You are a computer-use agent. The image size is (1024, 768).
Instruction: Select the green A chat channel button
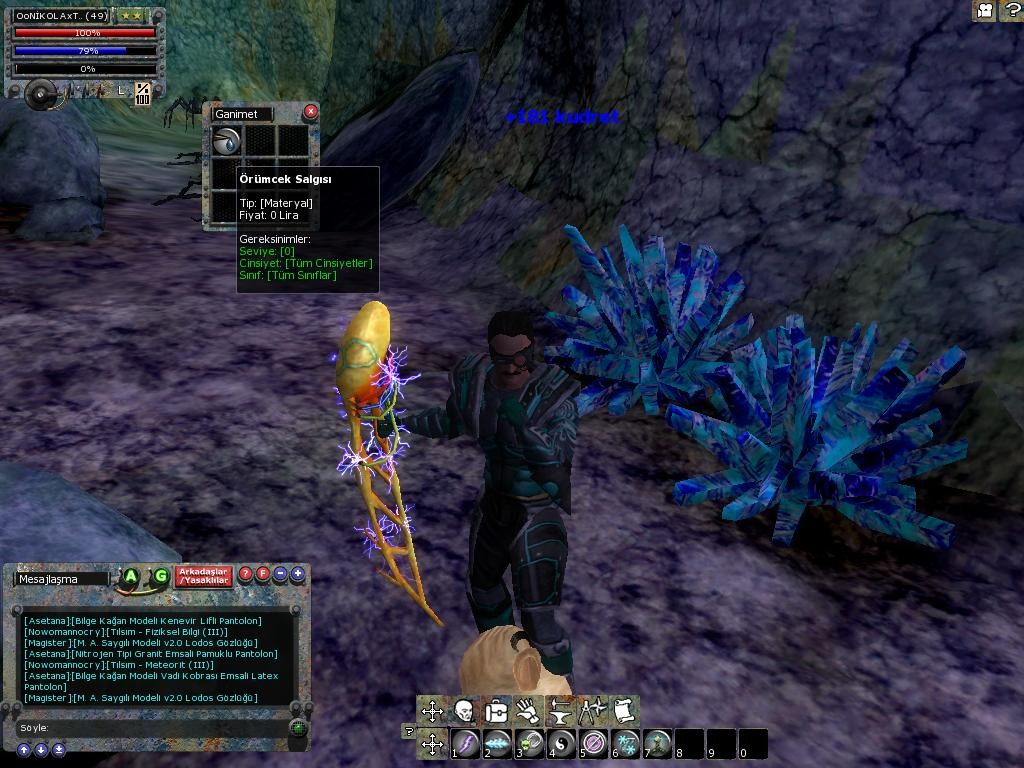click(x=131, y=576)
